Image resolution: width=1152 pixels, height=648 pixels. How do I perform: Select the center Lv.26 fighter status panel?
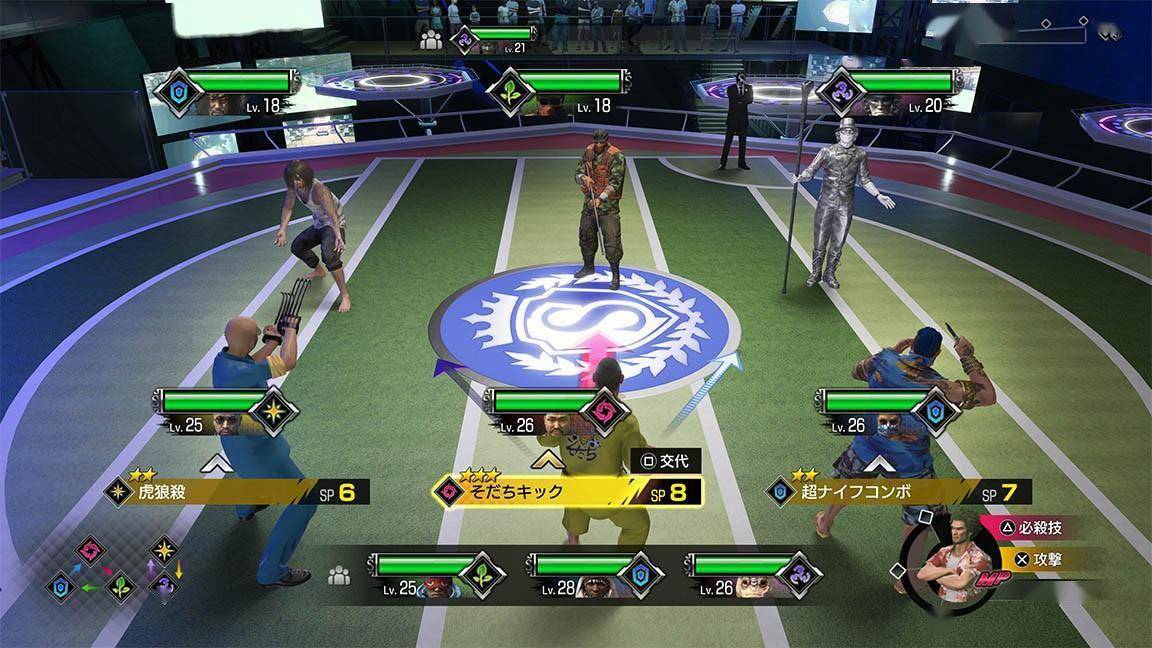pos(556,411)
